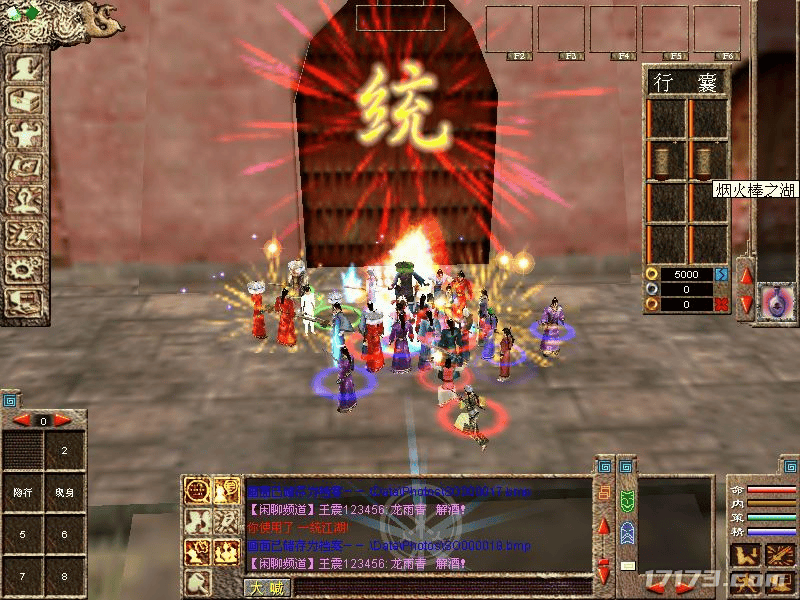Viewport: 800px width, 600px height.
Task: Click the flexing figure status icon
Action: tap(22, 134)
